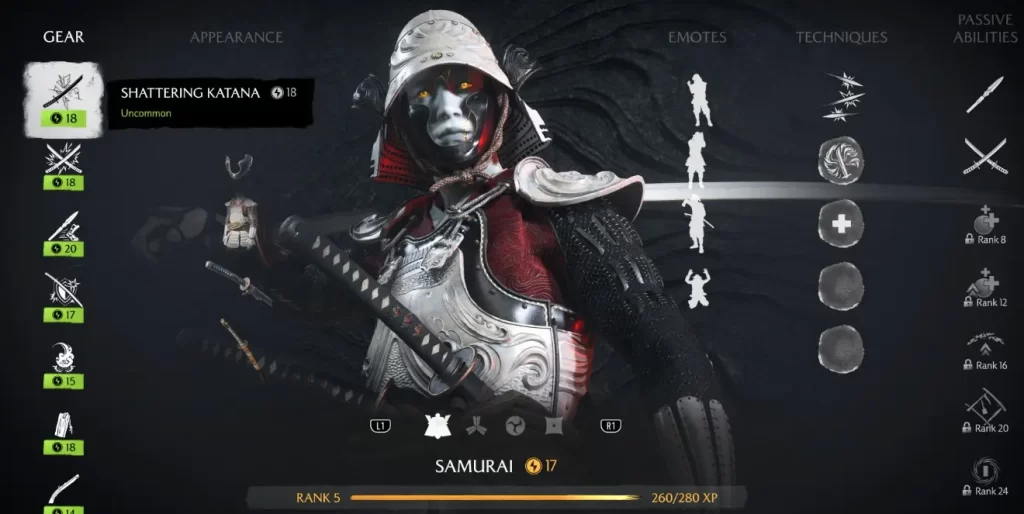Viewport: 1024px width, 514px height.
Task: Choose the swirl-emblem Ronin class icon
Action: click(515, 426)
